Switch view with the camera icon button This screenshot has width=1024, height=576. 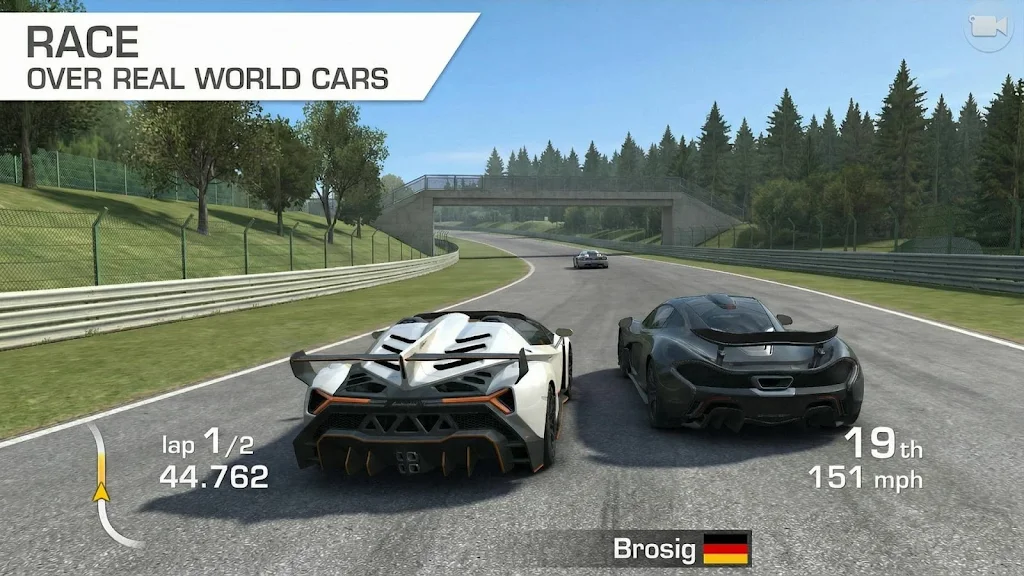(988, 29)
